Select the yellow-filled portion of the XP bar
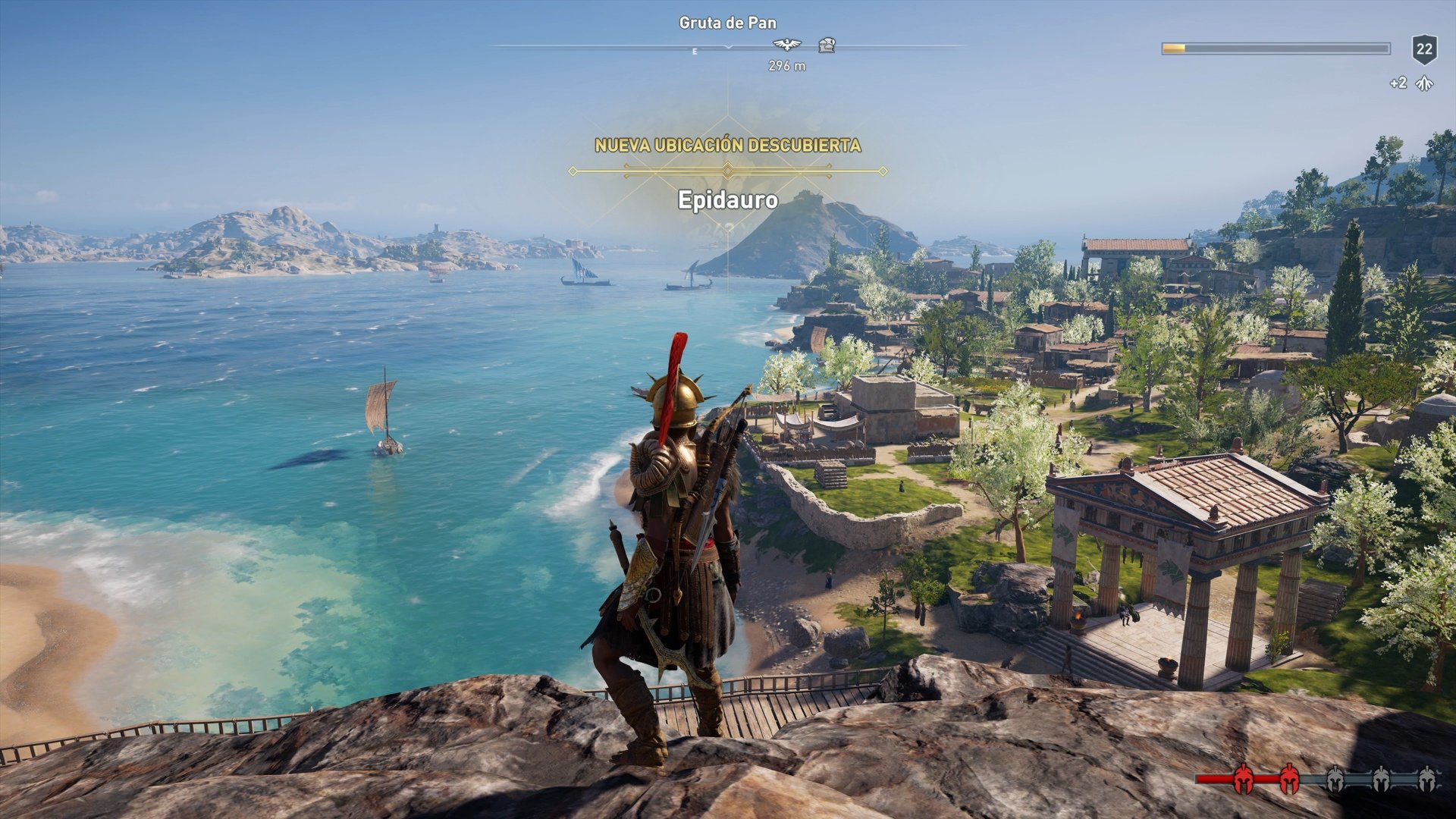This screenshot has height=819, width=1456. click(x=1174, y=48)
